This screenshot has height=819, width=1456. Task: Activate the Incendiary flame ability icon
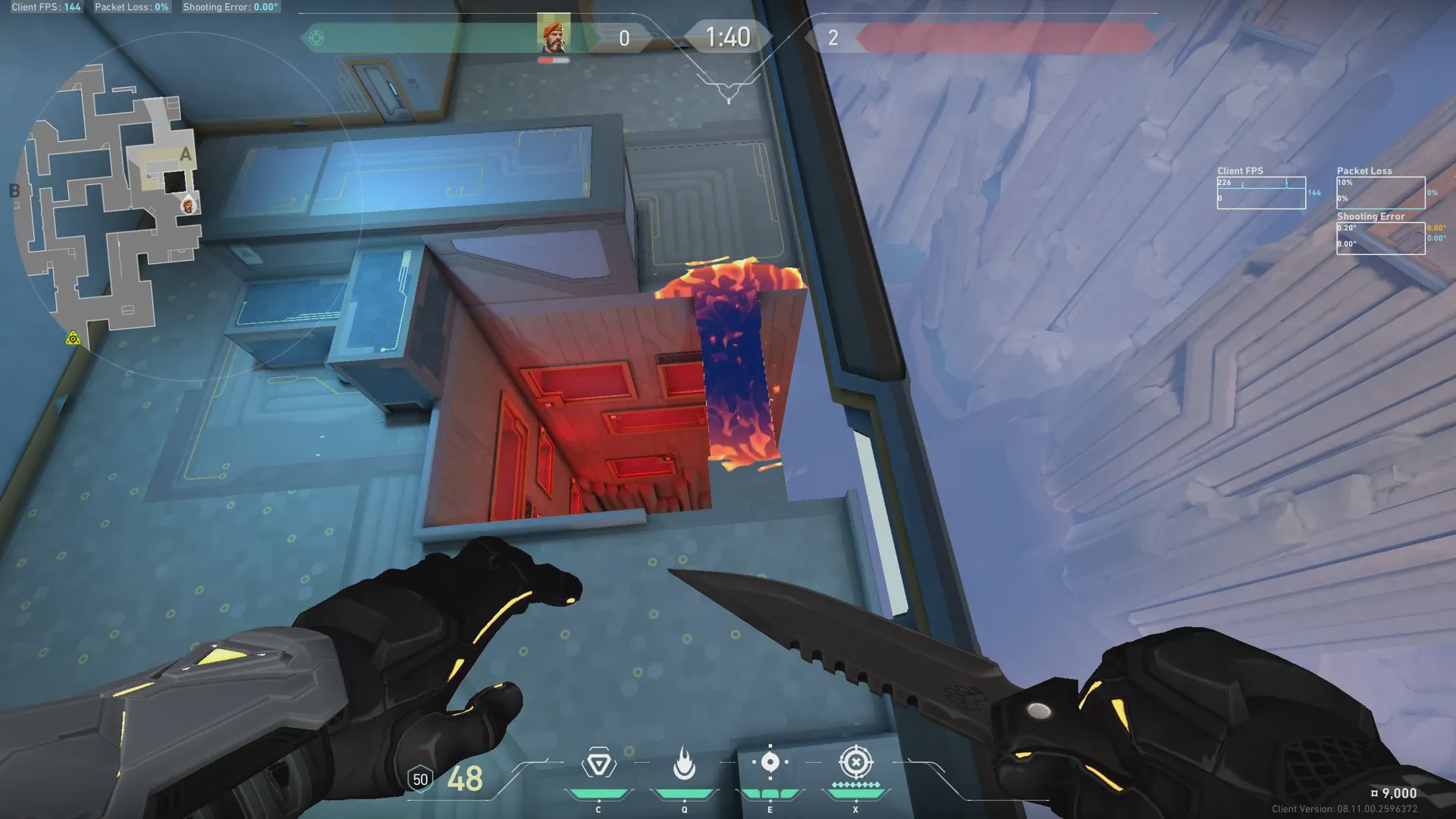coord(684,764)
